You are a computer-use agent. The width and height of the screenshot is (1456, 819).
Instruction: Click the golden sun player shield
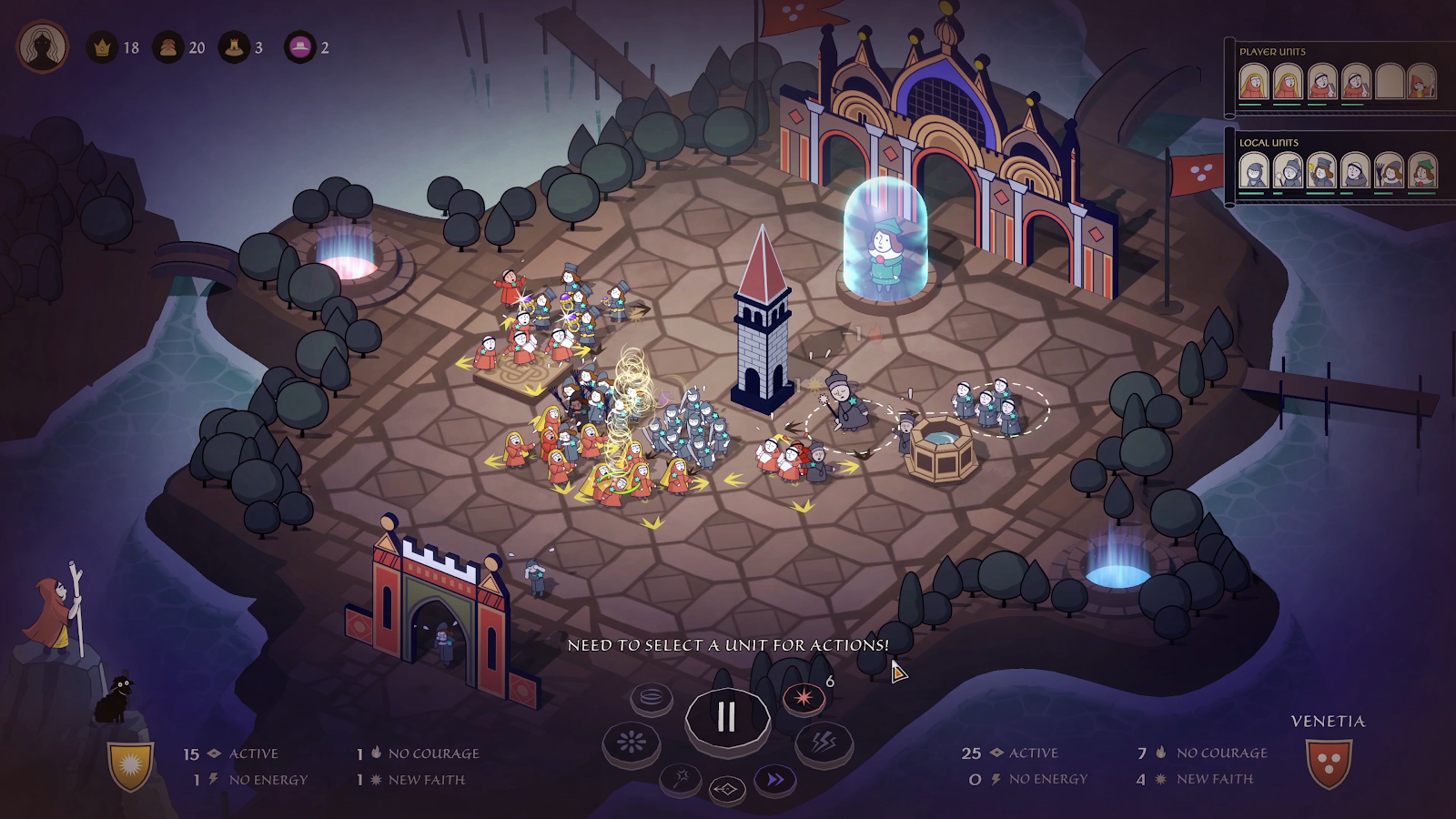tap(131, 765)
